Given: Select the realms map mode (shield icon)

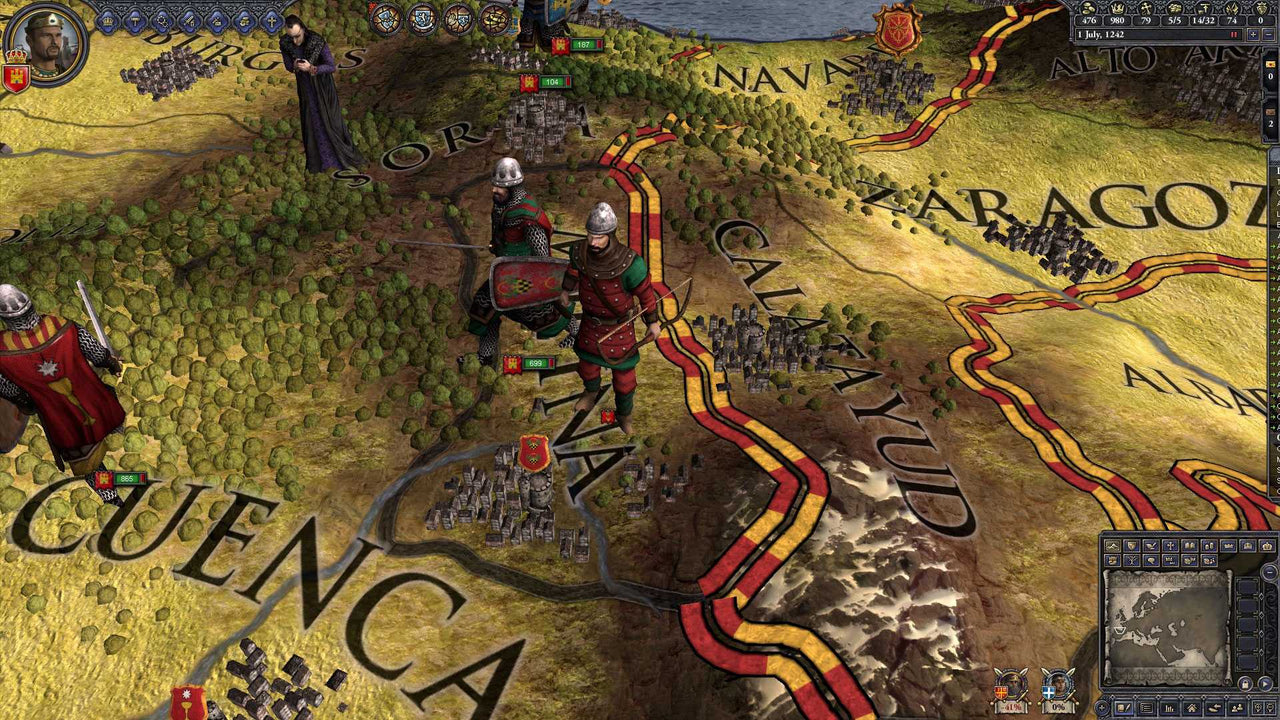Looking at the screenshot, I should pos(1132,545).
